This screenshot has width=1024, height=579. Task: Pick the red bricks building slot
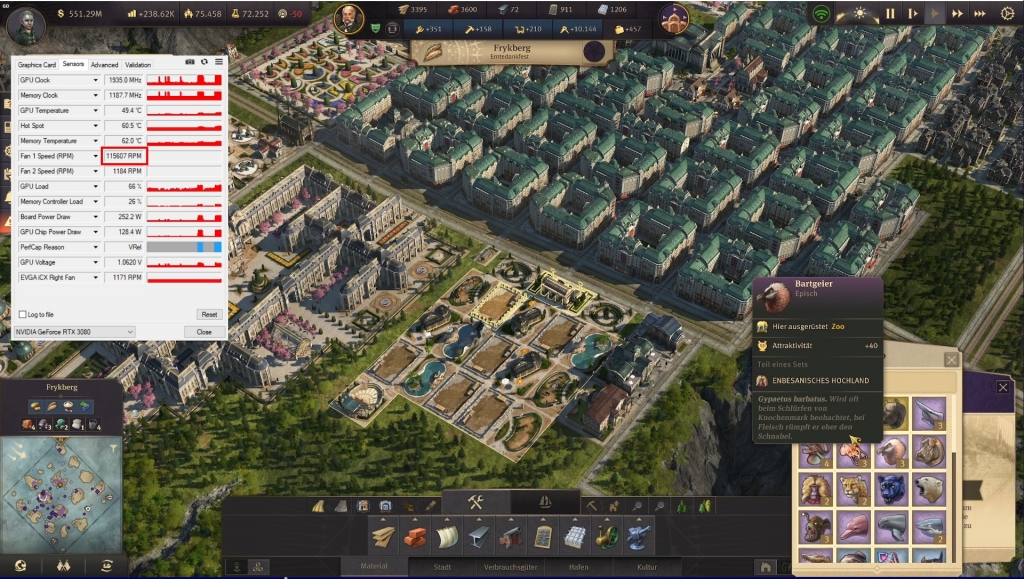click(x=415, y=537)
